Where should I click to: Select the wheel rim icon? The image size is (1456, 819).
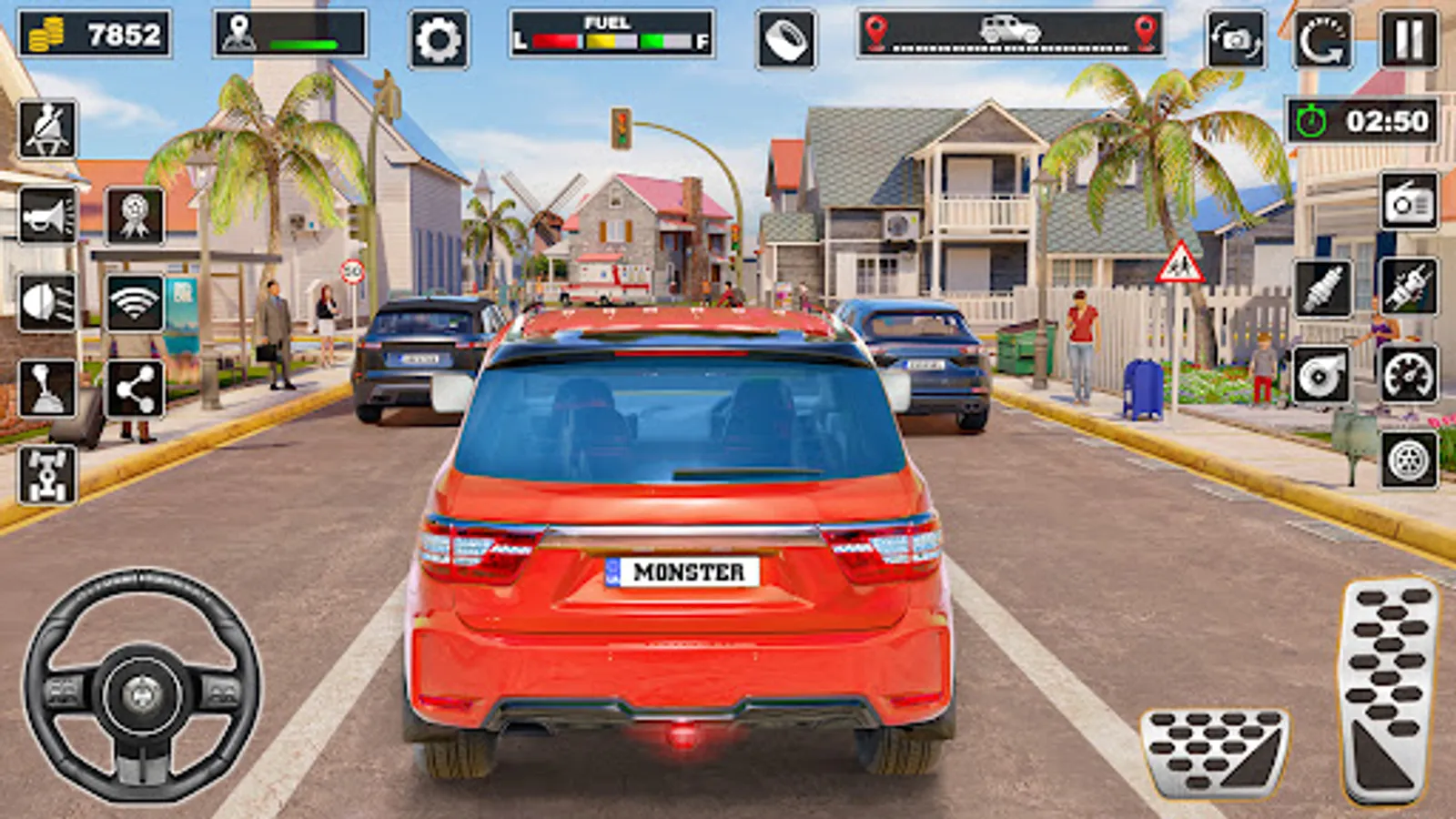1409,460
